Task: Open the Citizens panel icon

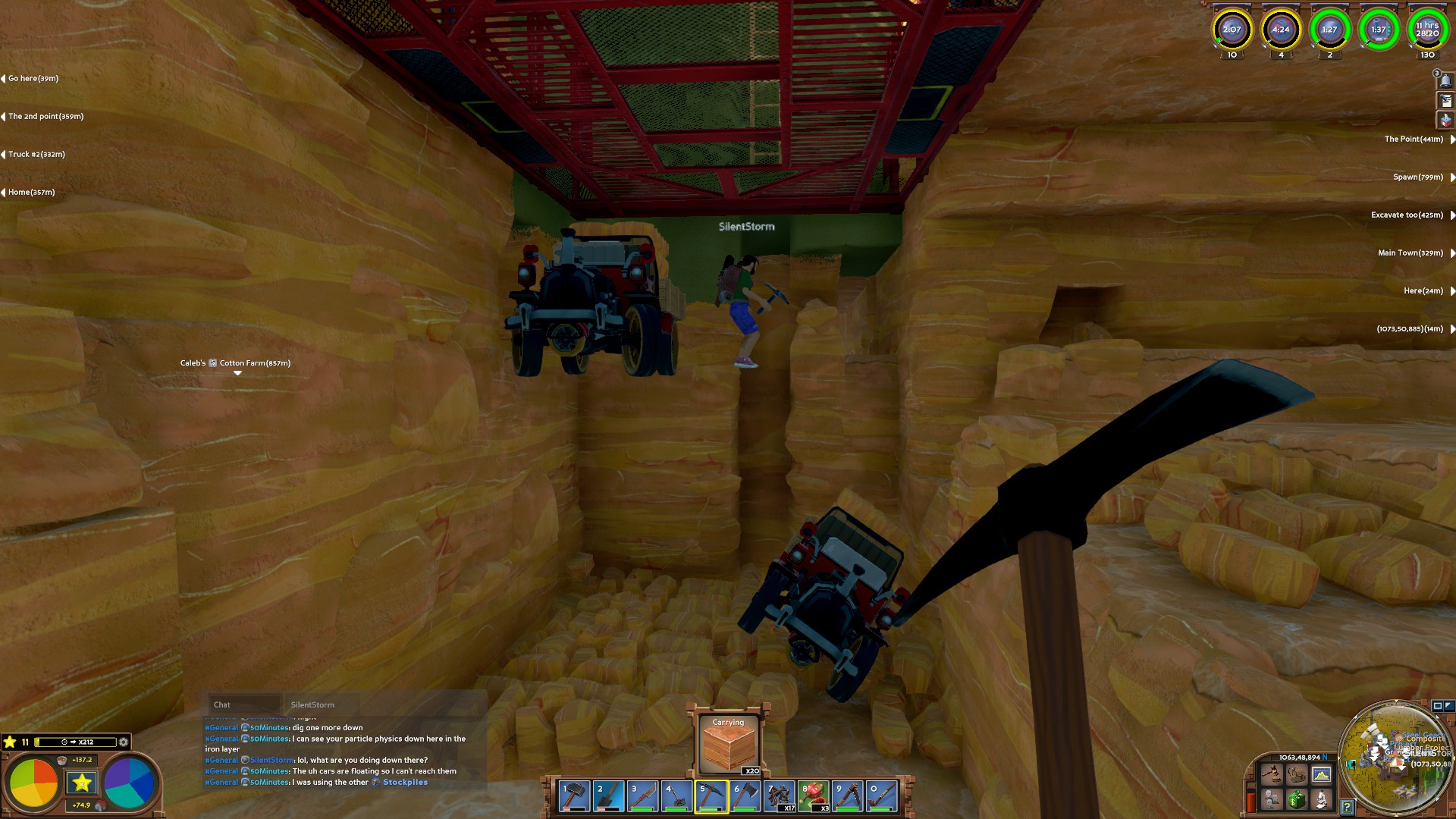Action: (x=1272, y=799)
